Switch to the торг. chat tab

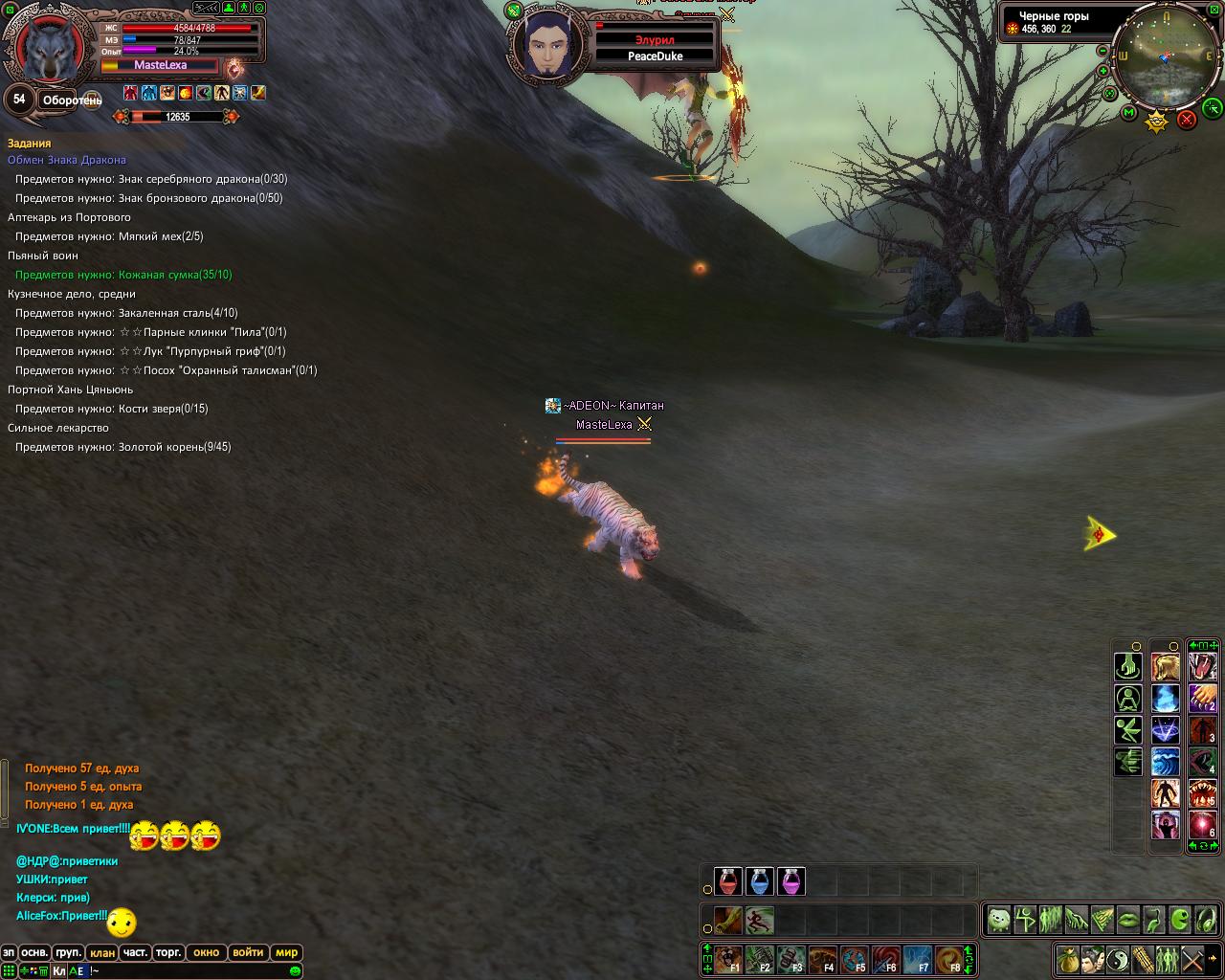tap(169, 952)
